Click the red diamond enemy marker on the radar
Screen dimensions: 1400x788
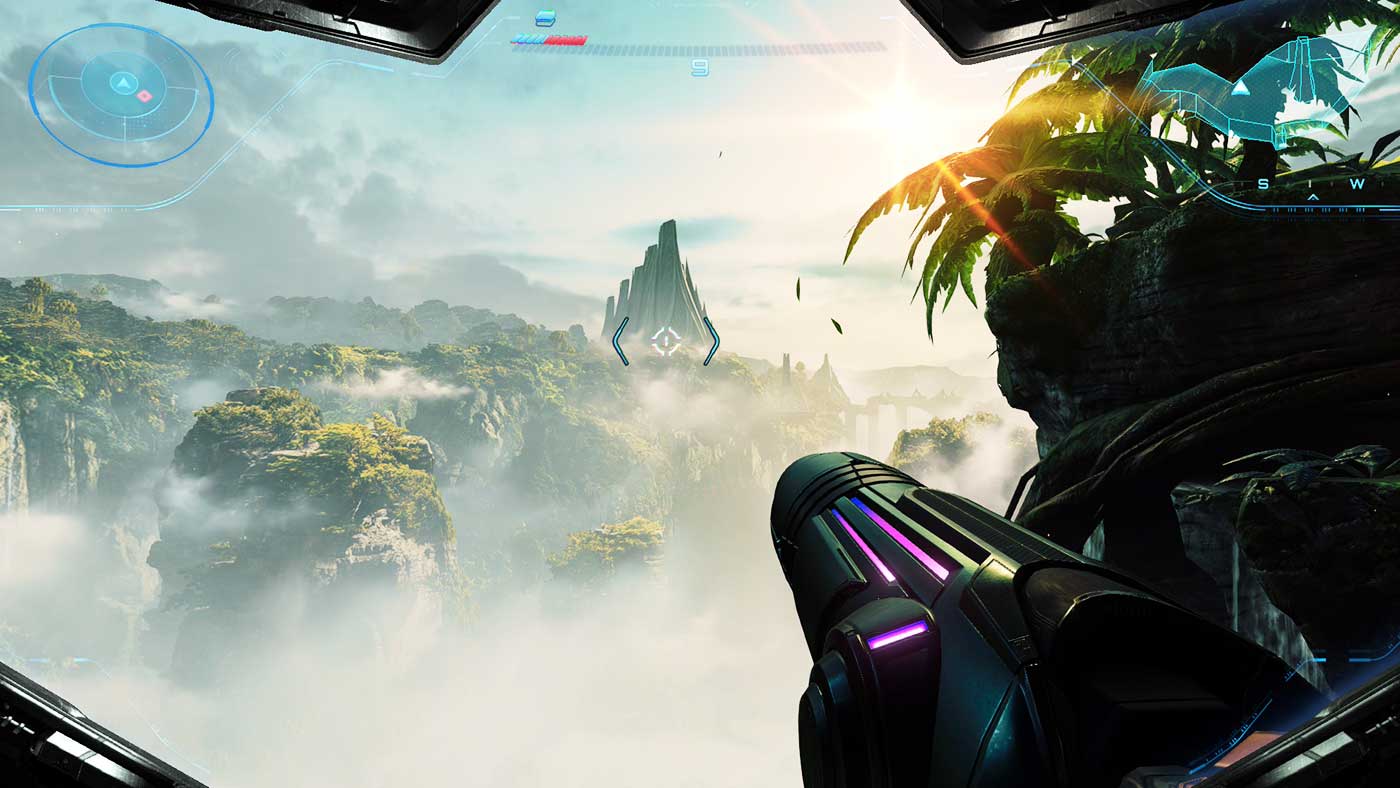tap(145, 96)
